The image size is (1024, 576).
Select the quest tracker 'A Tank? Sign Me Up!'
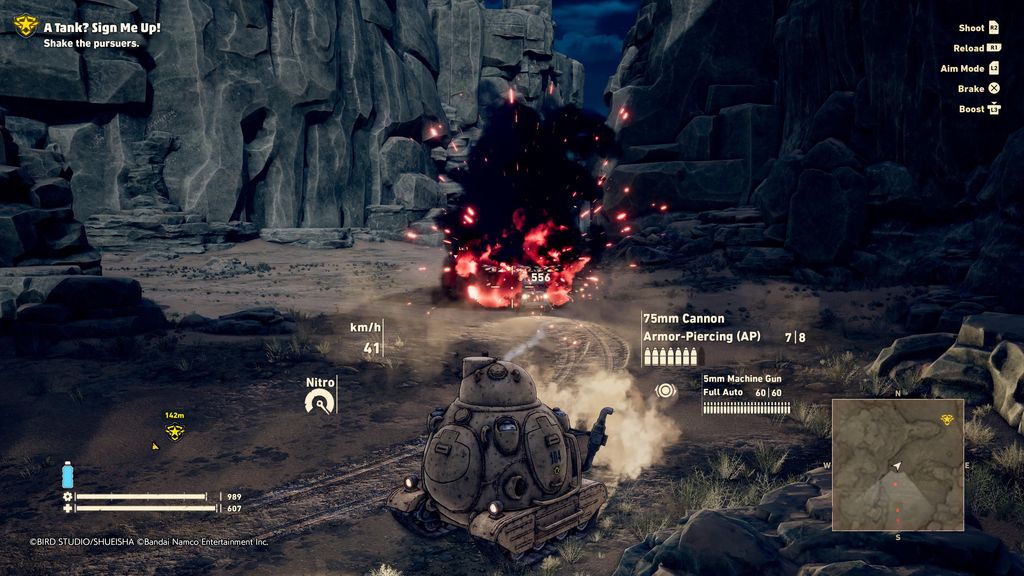tap(102, 28)
